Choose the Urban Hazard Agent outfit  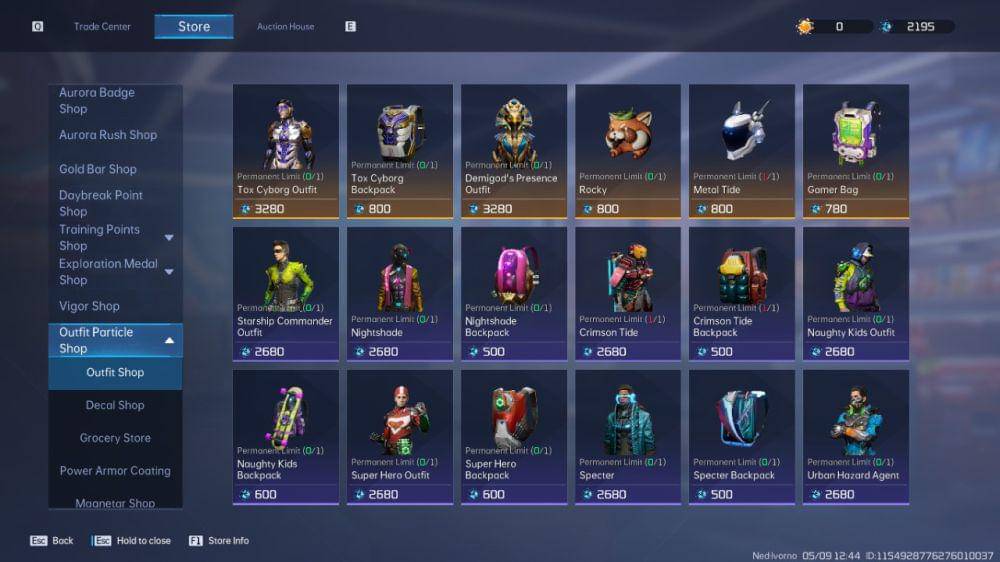[856, 436]
